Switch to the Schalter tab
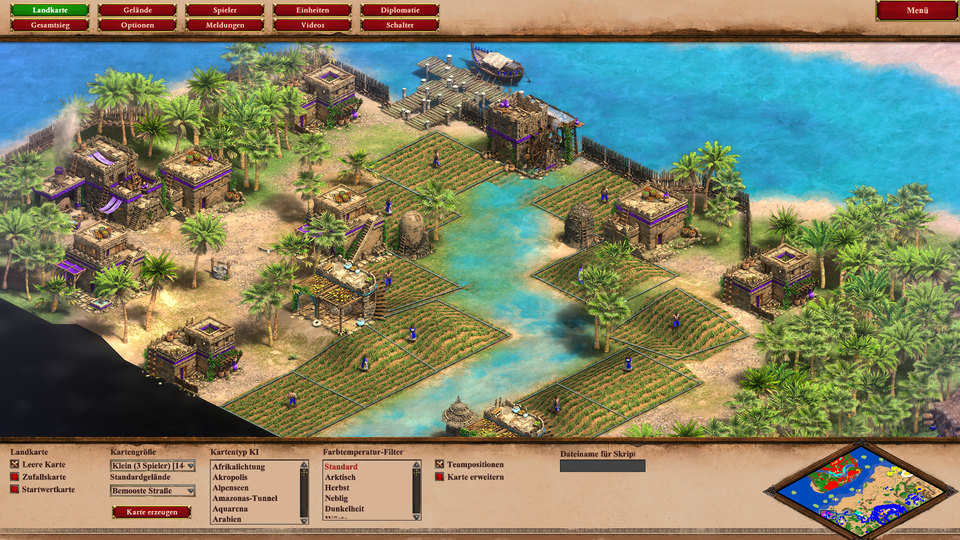The image size is (960, 540). point(400,24)
